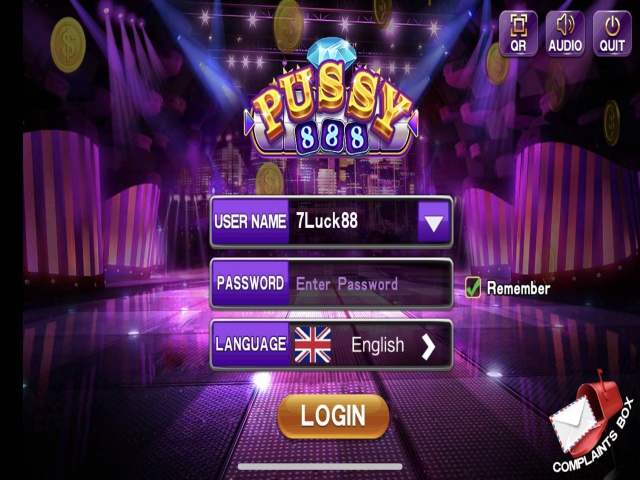This screenshot has height=480, width=640.
Task: Quit the game with QUIT
Action: point(612,33)
